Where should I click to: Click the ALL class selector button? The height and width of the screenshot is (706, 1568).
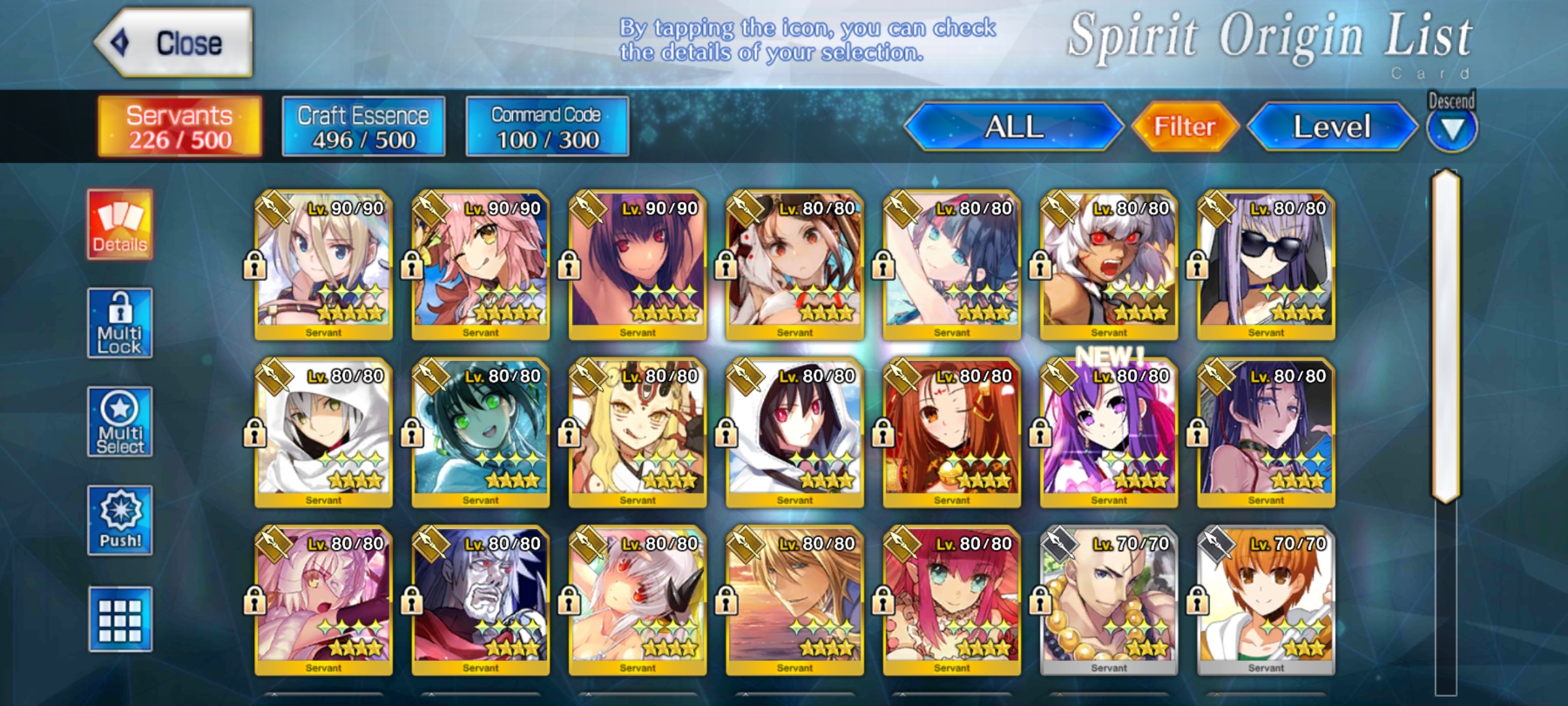1013,127
